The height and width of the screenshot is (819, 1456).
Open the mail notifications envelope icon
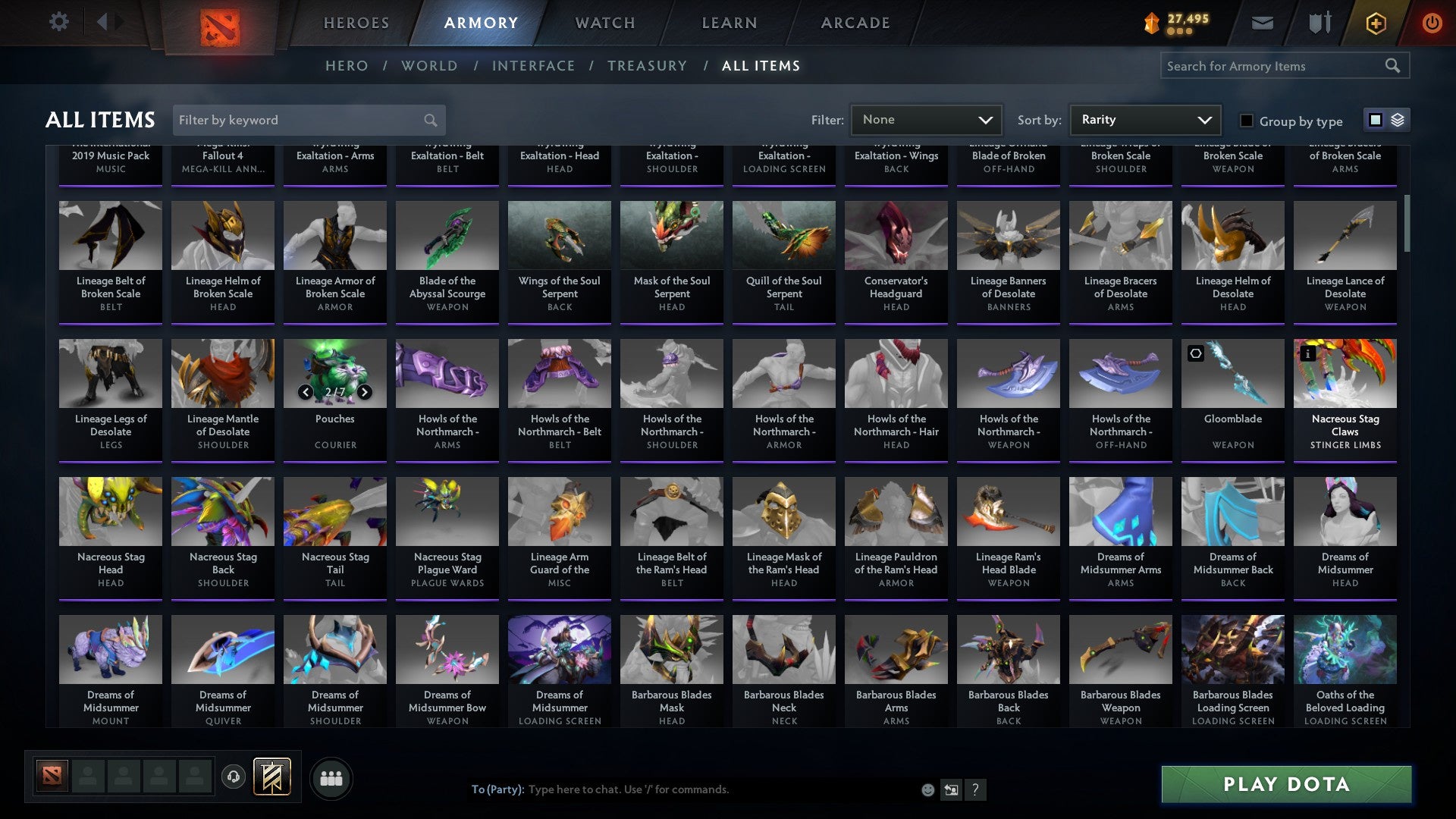[1262, 23]
